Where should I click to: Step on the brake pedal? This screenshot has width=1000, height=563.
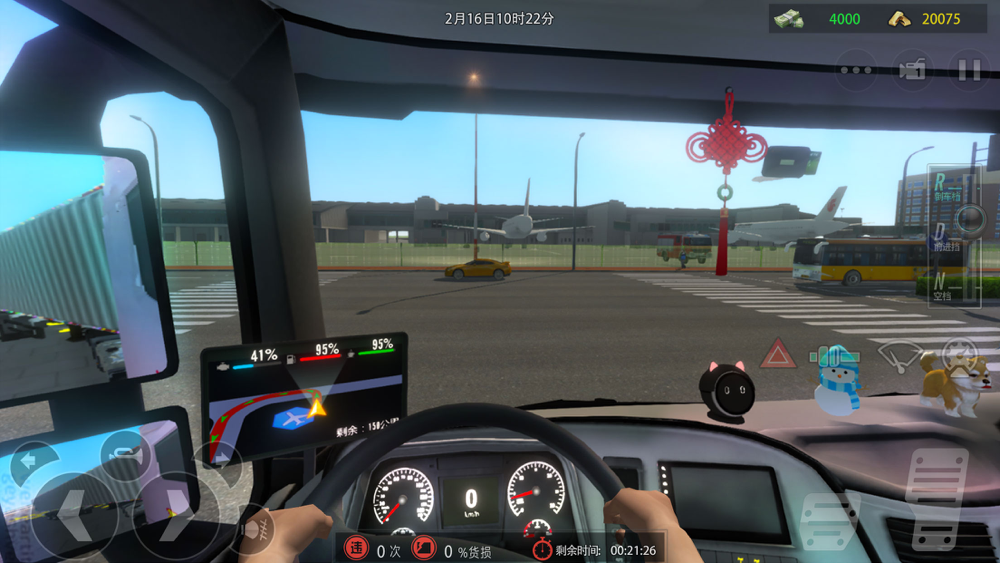coord(828,520)
